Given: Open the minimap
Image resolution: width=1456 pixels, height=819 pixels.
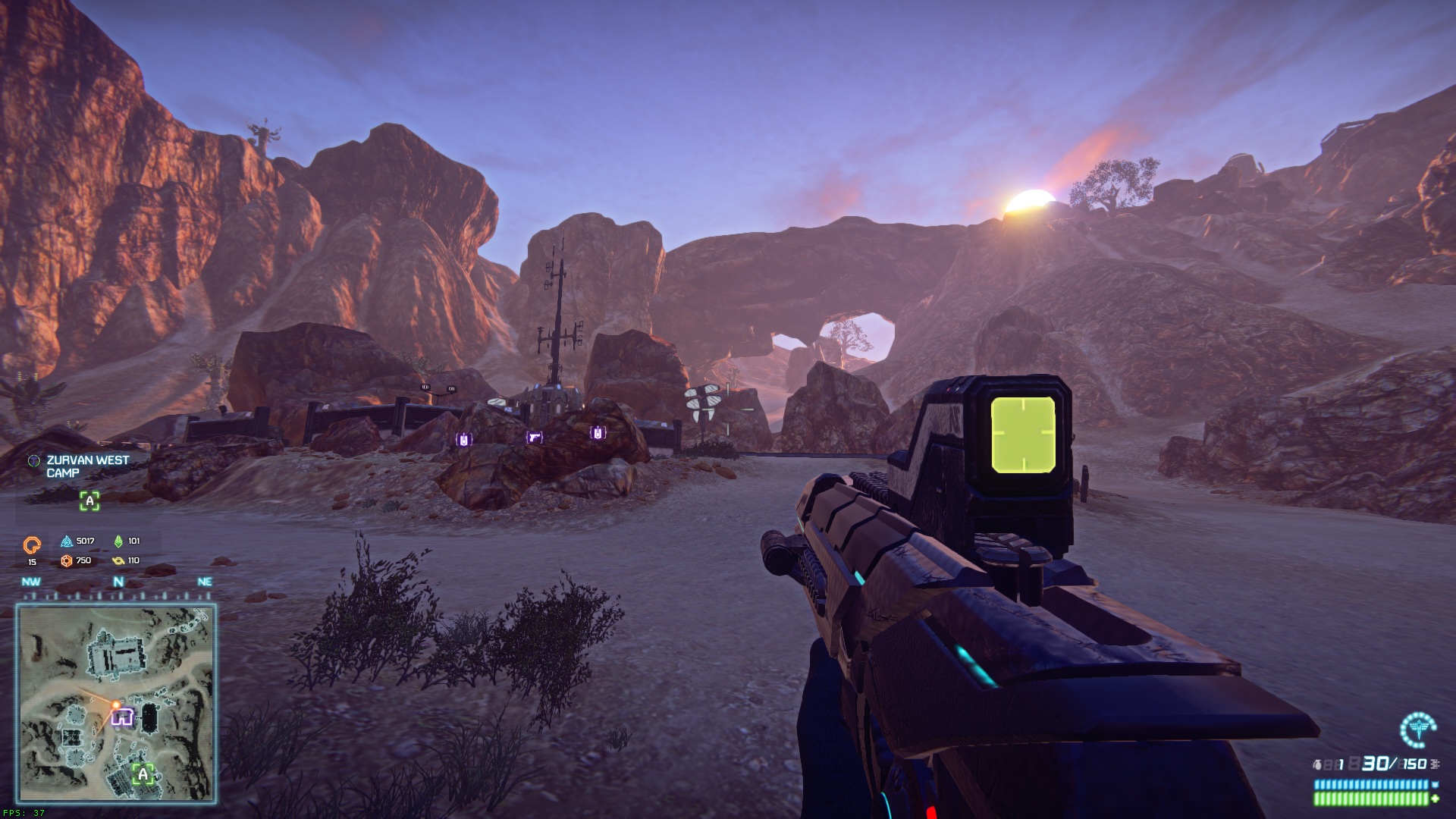Looking at the screenshot, I should [117, 703].
